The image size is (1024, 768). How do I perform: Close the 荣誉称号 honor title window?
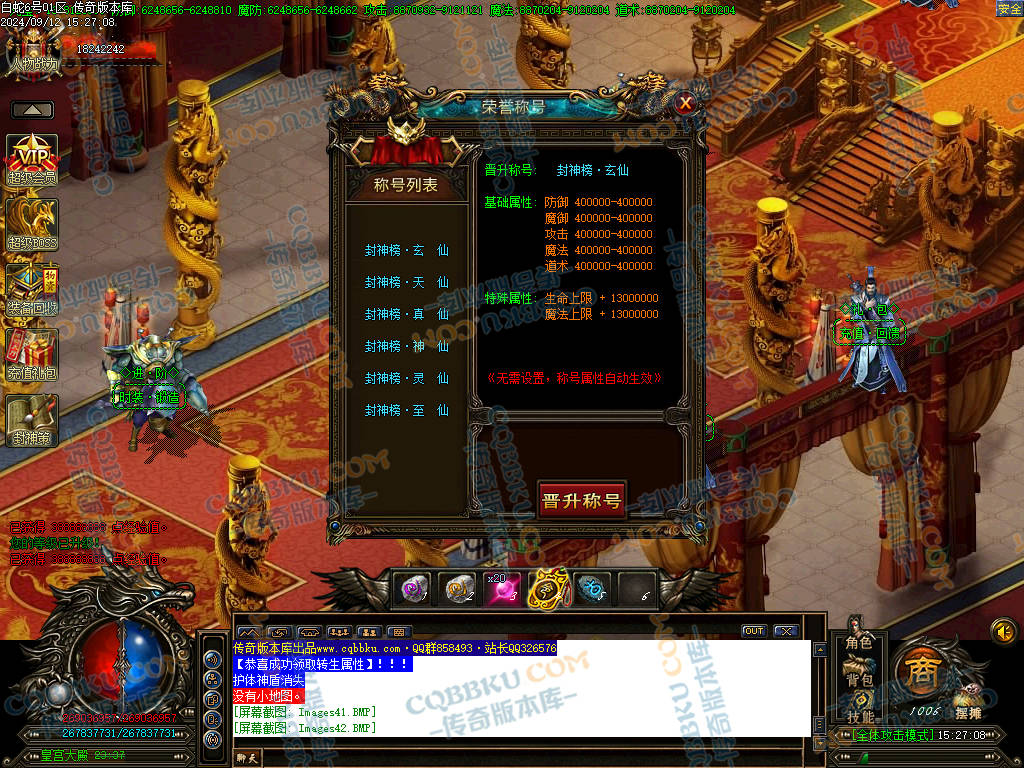click(x=685, y=103)
